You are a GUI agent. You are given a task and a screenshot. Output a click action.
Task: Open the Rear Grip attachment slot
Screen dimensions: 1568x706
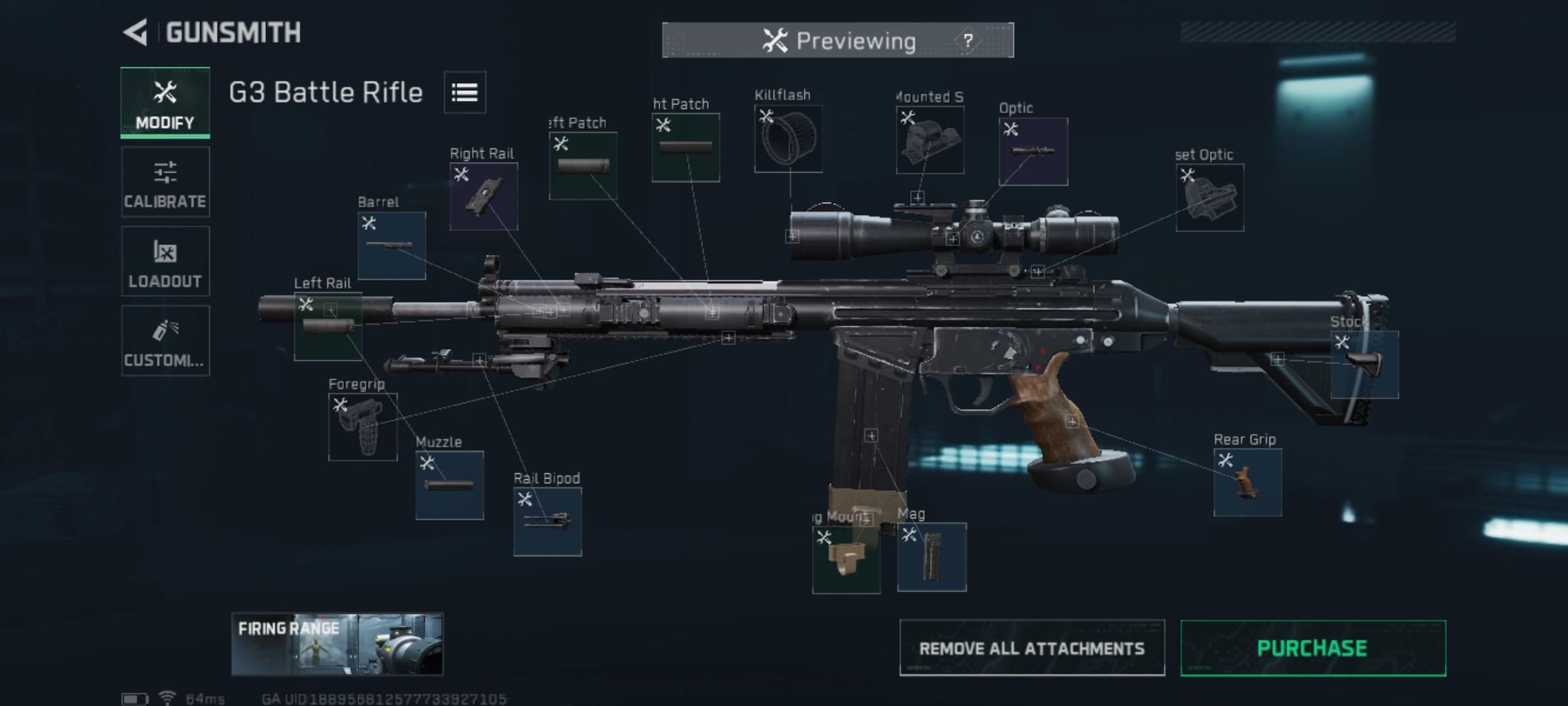tap(1247, 482)
